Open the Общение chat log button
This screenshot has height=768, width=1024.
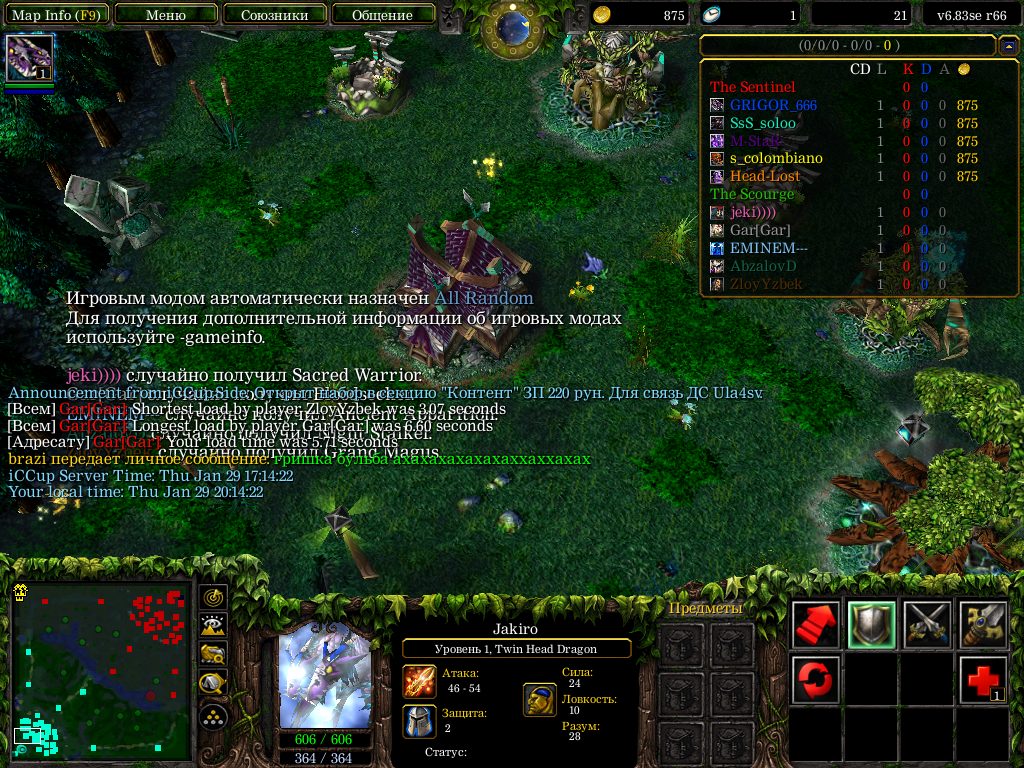click(382, 15)
